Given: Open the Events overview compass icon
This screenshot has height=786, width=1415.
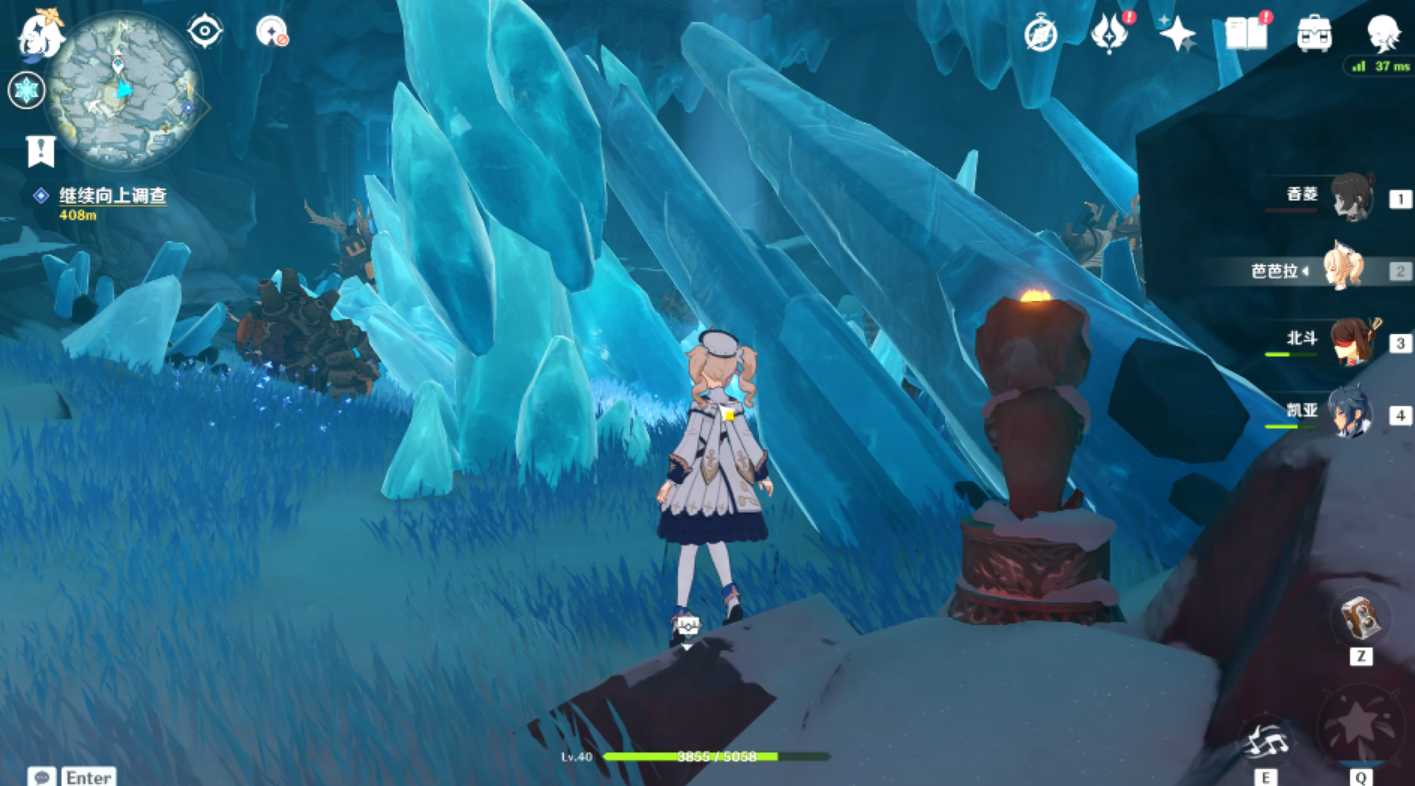Looking at the screenshot, I should click(1041, 32).
